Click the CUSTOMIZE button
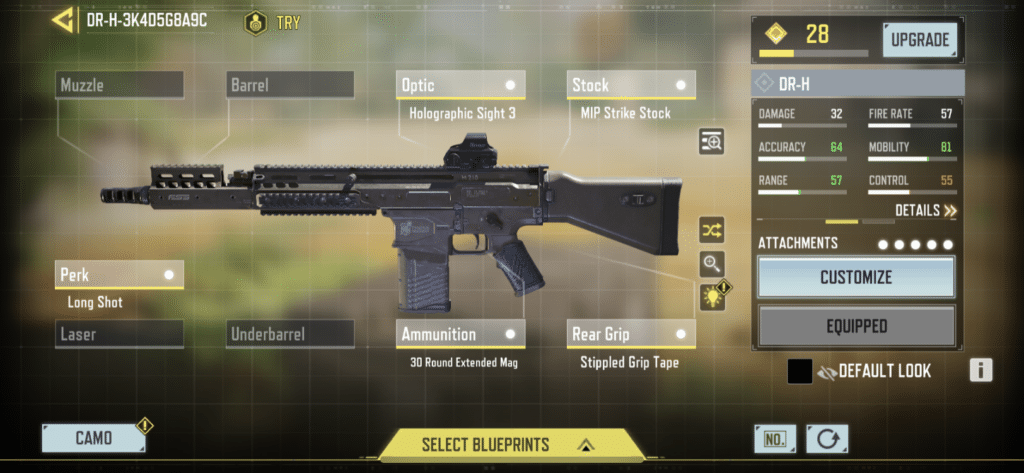This screenshot has height=473, width=1024. (856, 277)
